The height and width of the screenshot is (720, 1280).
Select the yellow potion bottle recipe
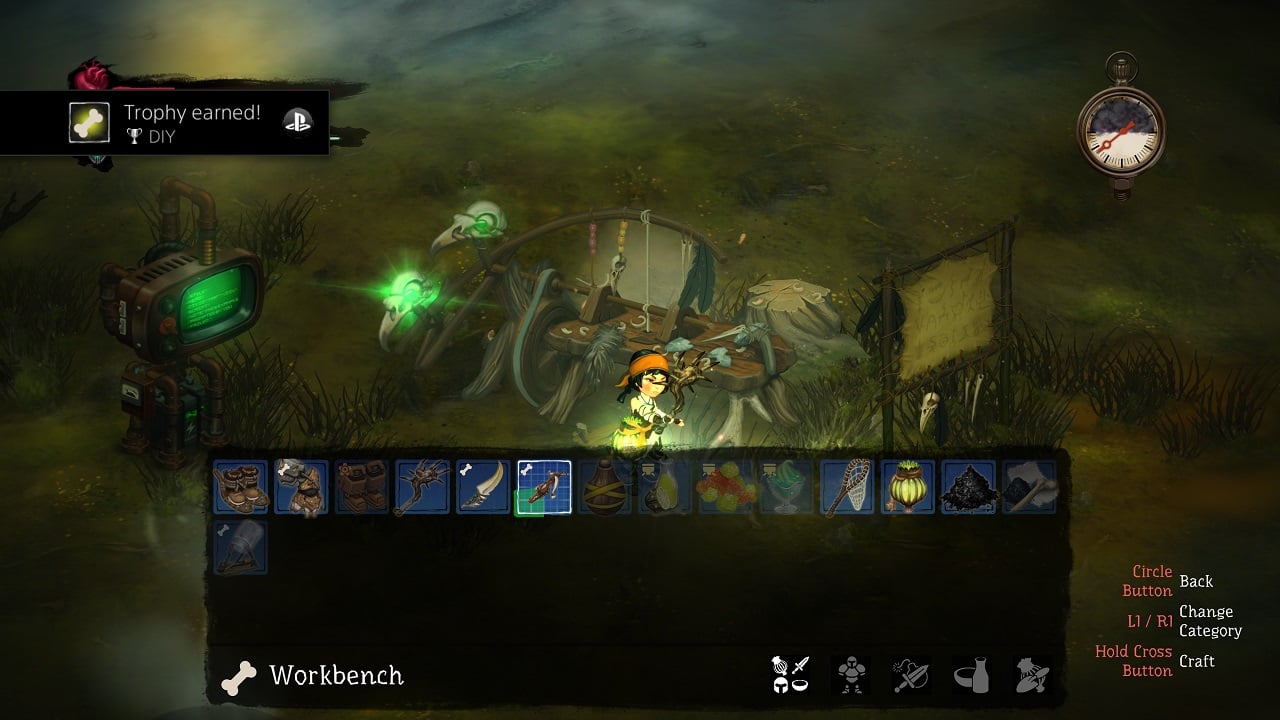665,487
